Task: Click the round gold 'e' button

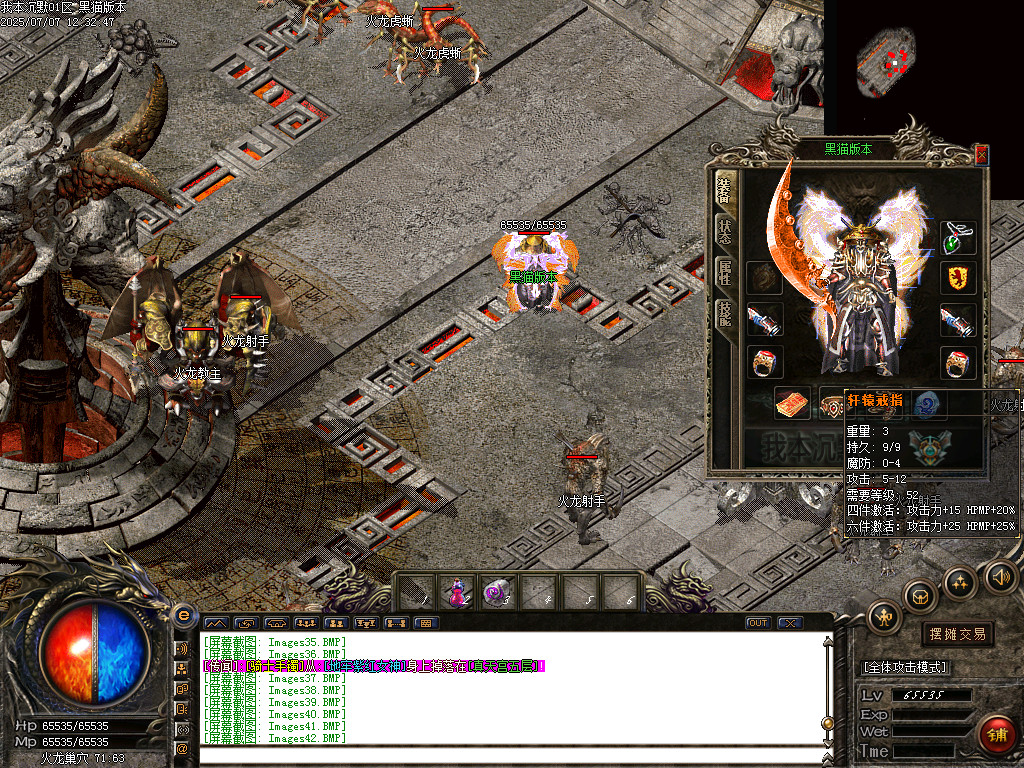Action: point(182,614)
